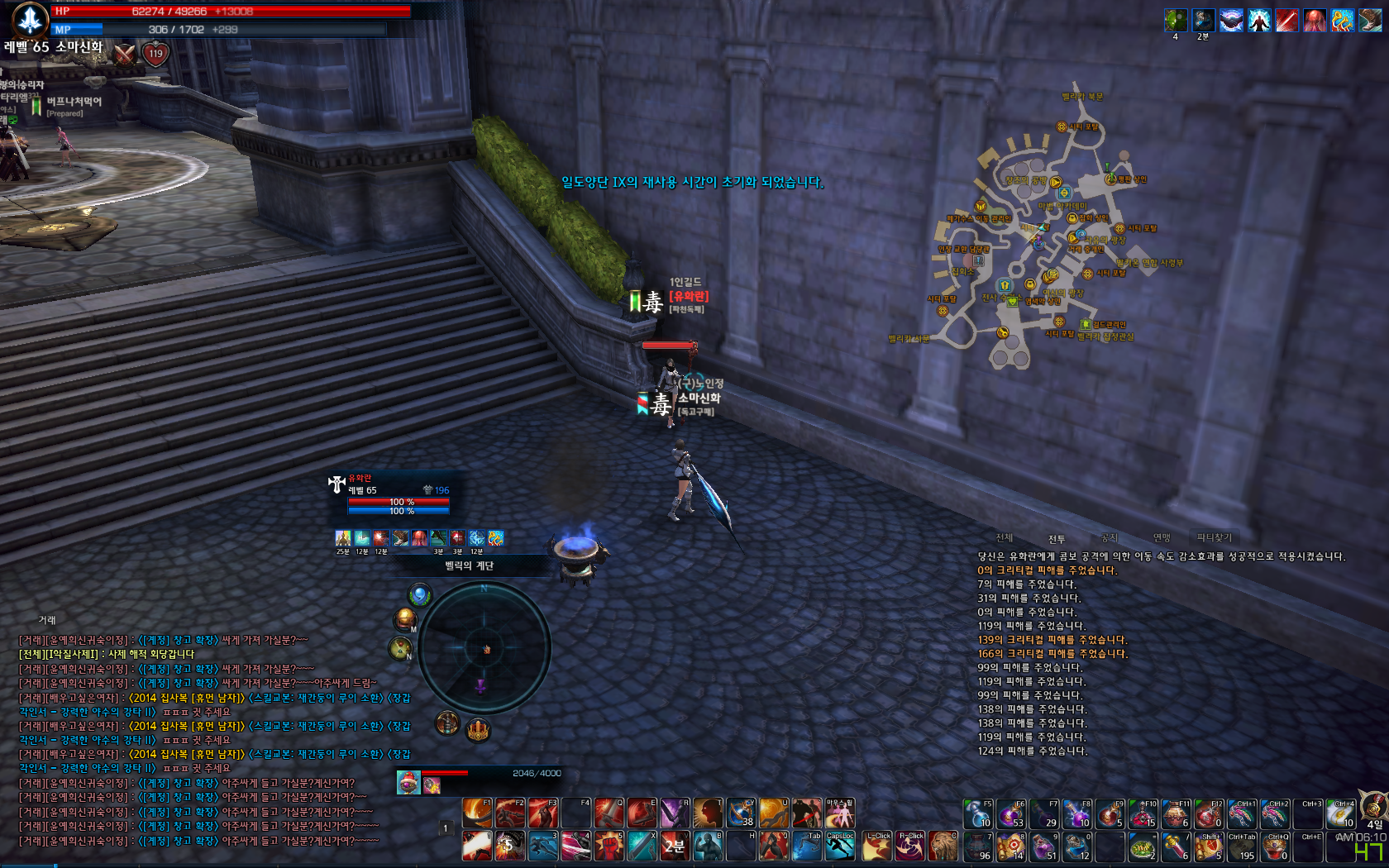
Task: Click the golden crown castle icon below the minimap
Action: 478,730
